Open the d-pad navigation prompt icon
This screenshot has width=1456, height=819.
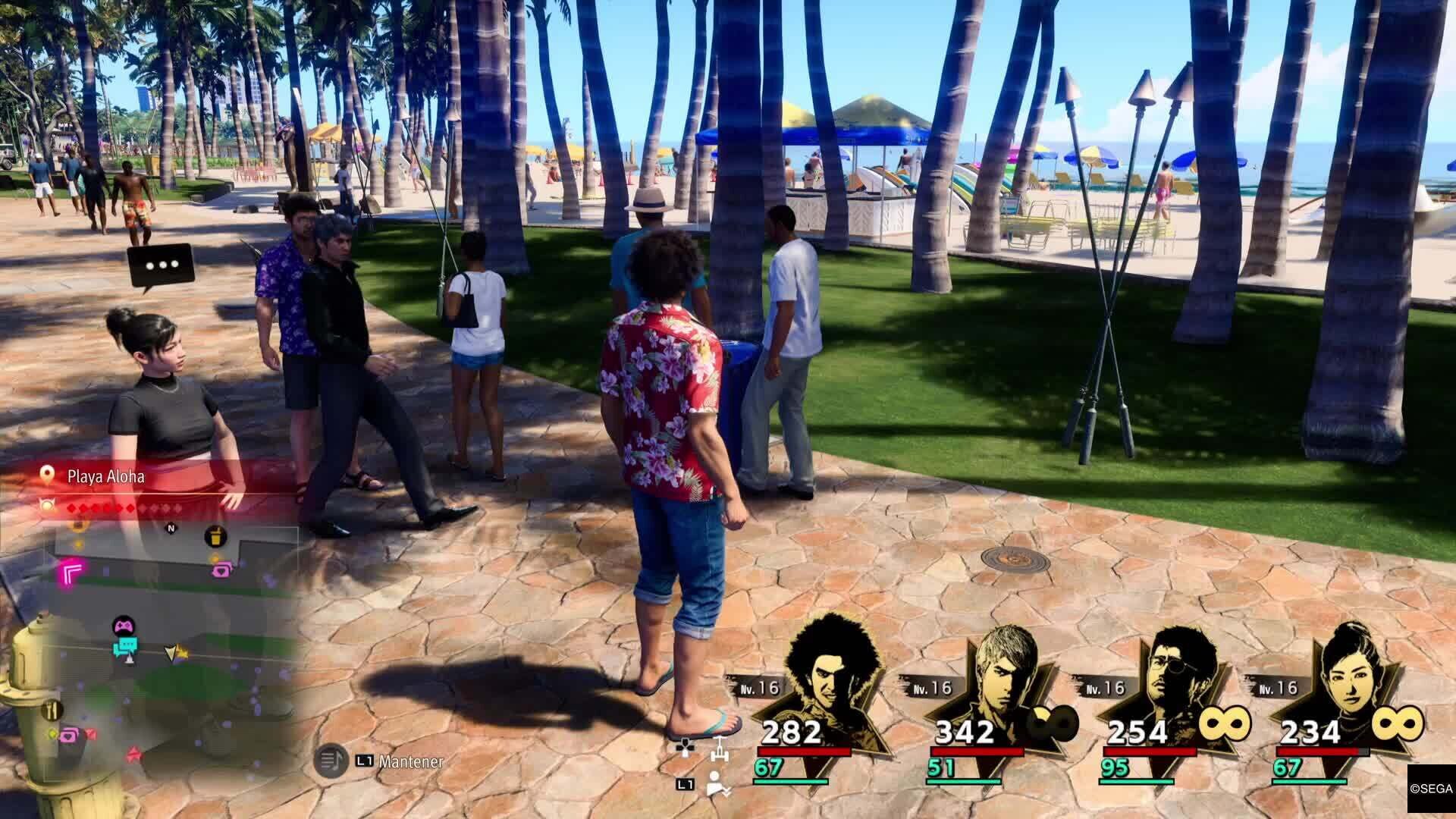(x=685, y=749)
